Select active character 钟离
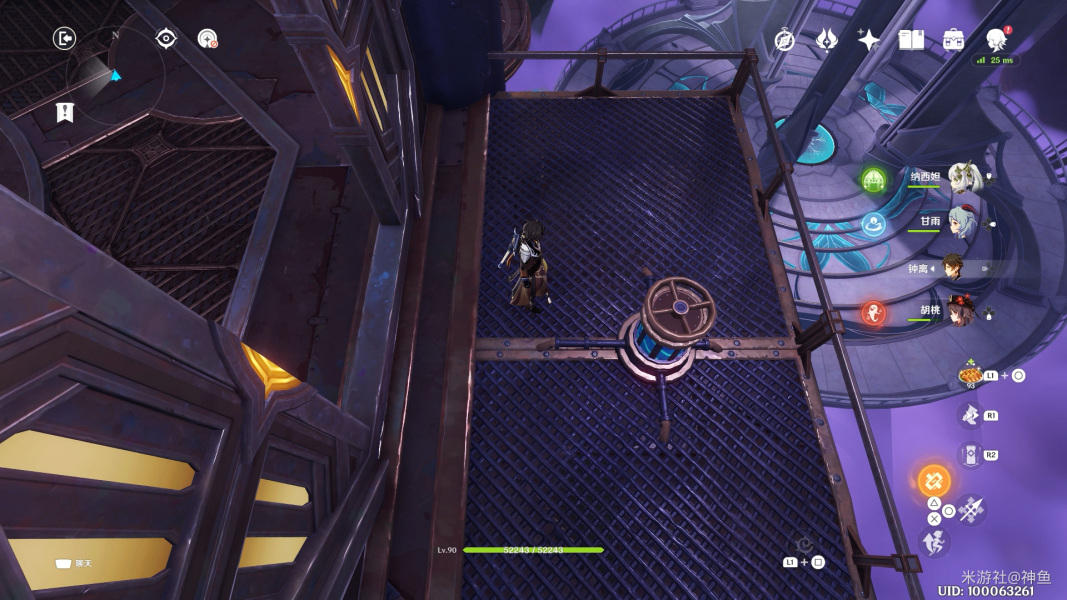The width and height of the screenshot is (1067, 600). [953, 268]
